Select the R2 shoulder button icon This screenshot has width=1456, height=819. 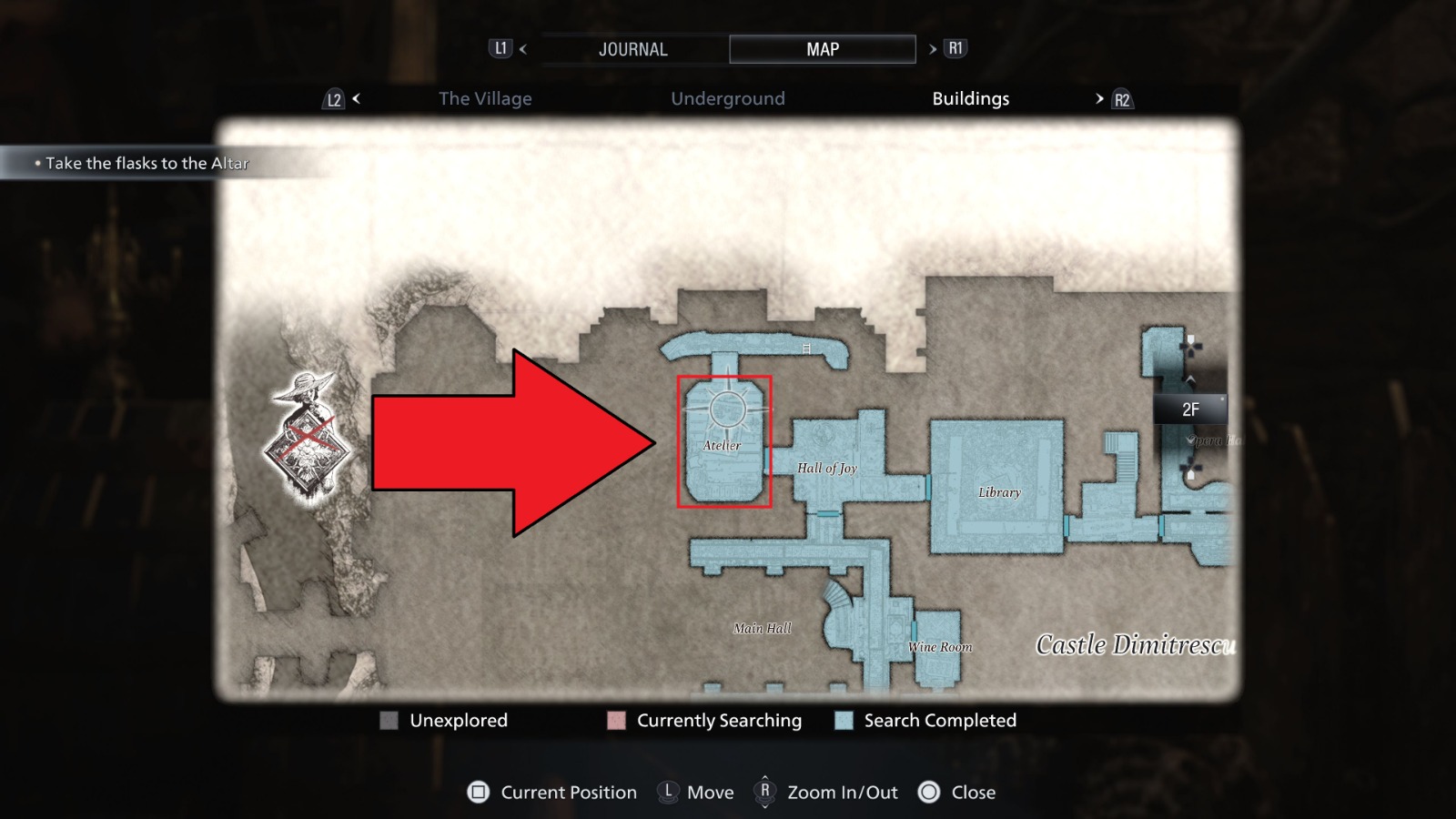(1121, 98)
